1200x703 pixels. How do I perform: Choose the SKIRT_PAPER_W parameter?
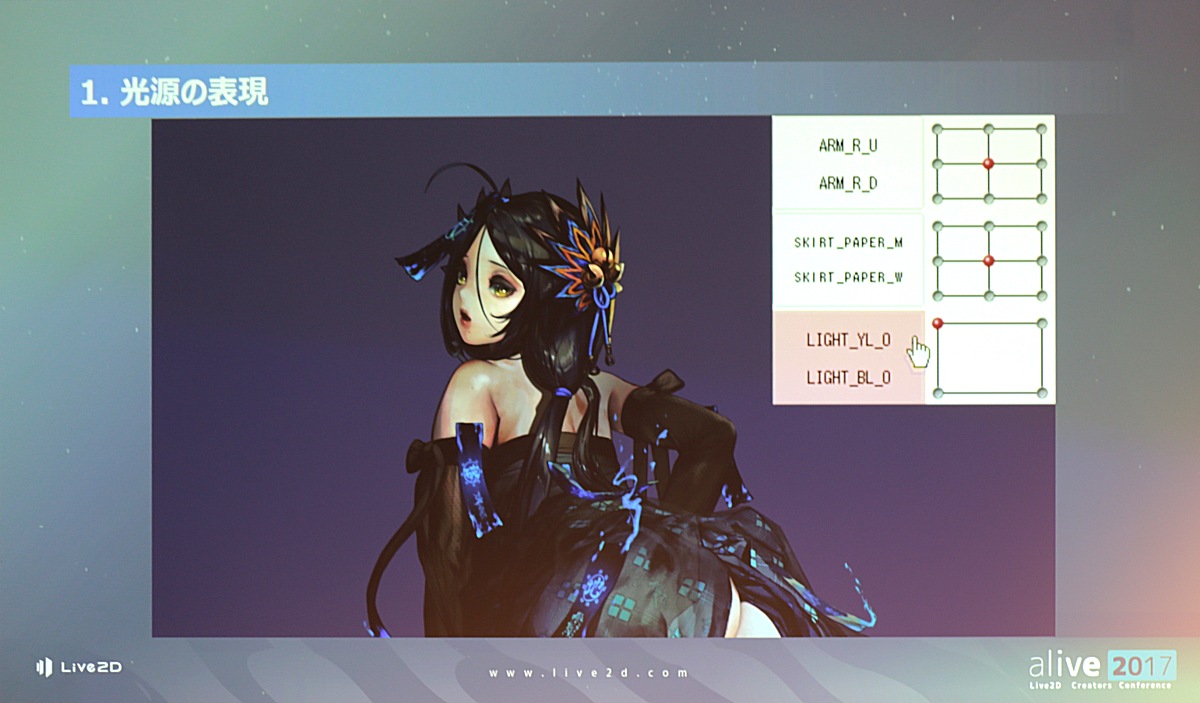[x=848, y=277]
